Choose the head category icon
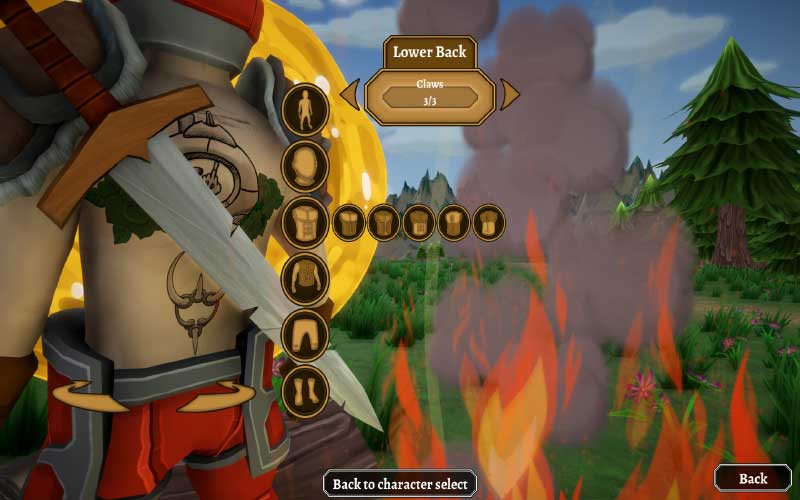 (x=306, y=165)
